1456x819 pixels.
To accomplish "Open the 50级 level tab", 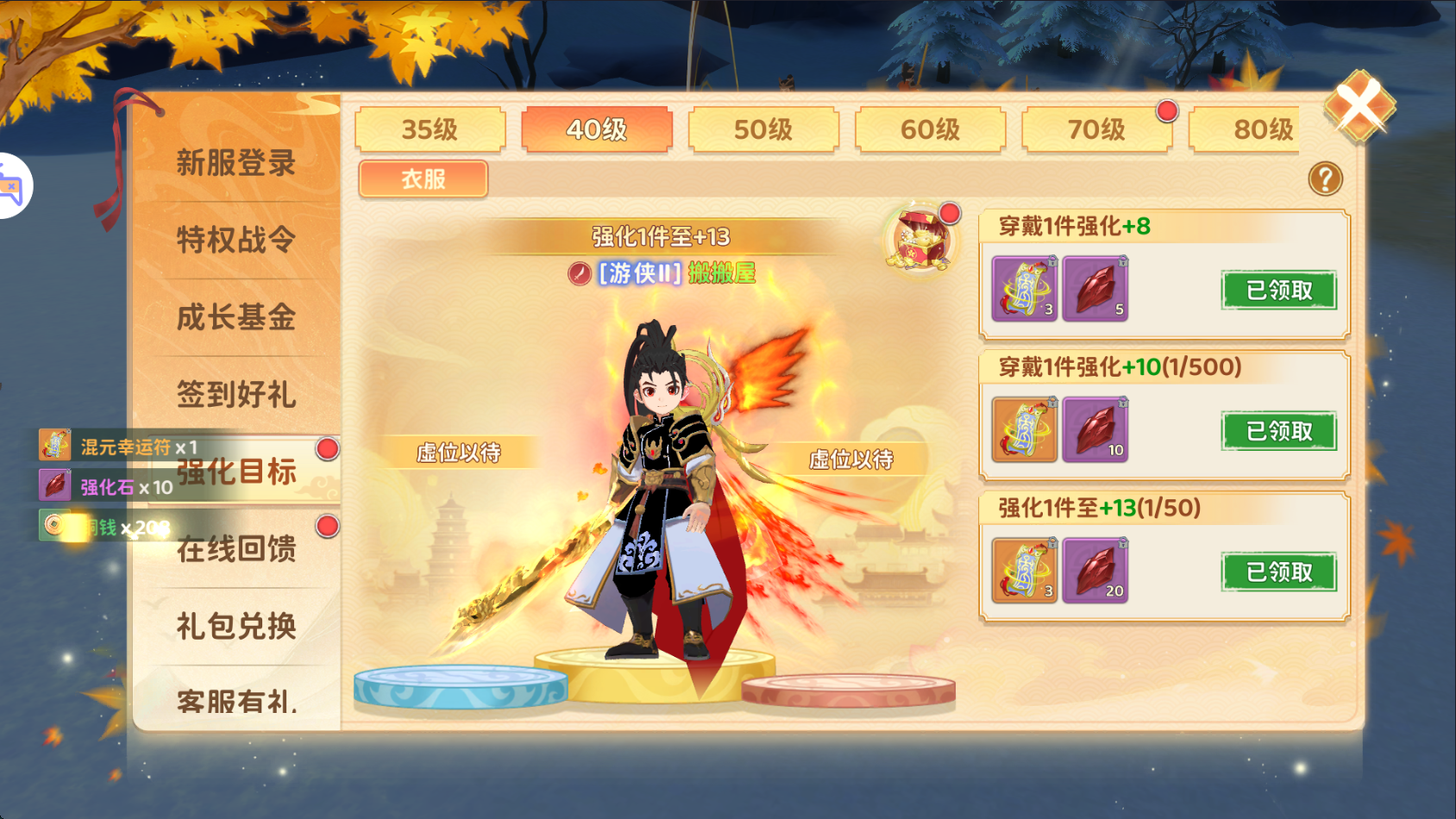I will (763, 130).
